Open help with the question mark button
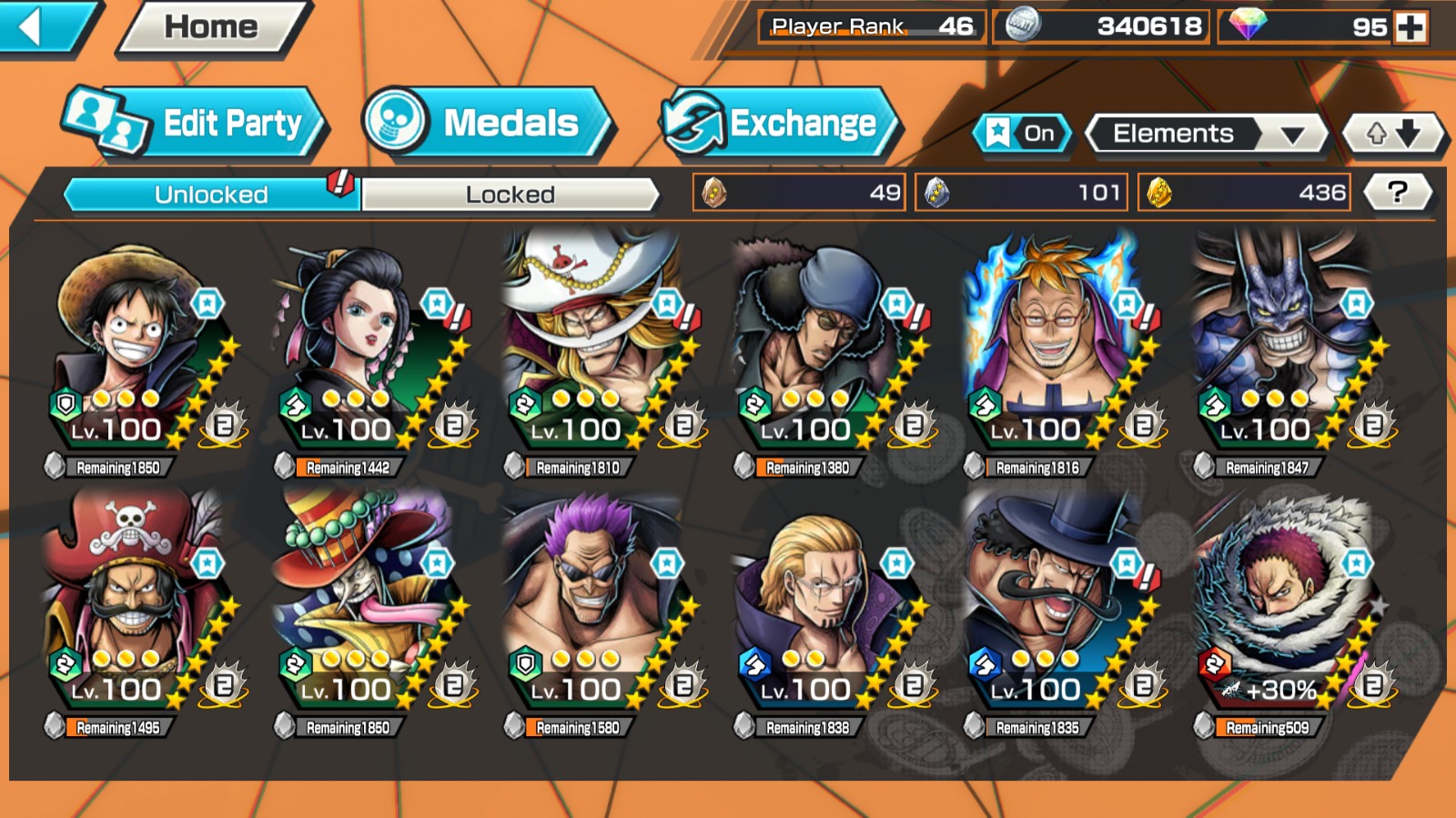Image resolution: width=1456 pixels, height=818 pixels. click(x=1398, y=192)
